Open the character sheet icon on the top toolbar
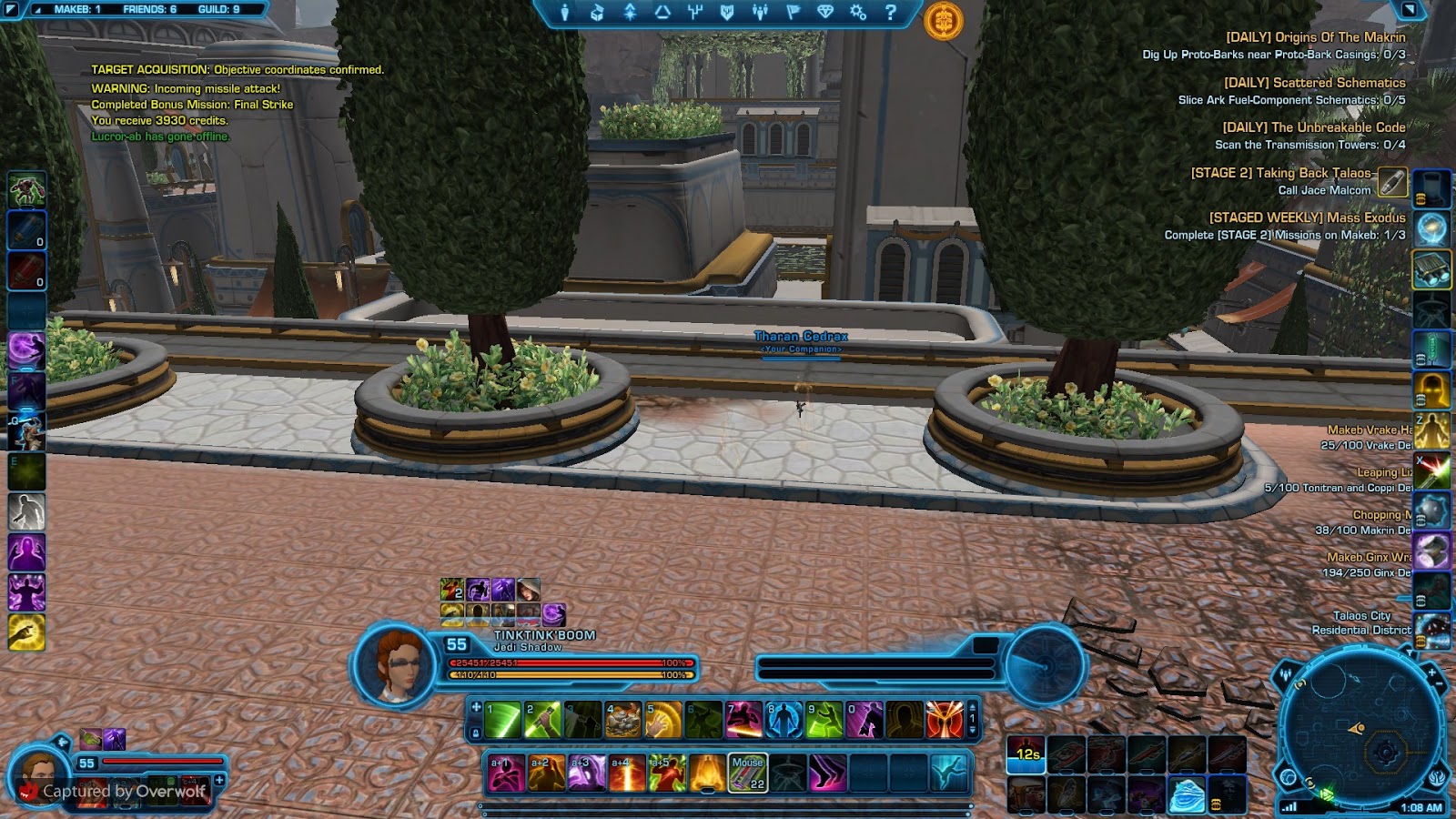This screenshot has height=819, width=1456. pyautogui.click(x=565, y=14)
